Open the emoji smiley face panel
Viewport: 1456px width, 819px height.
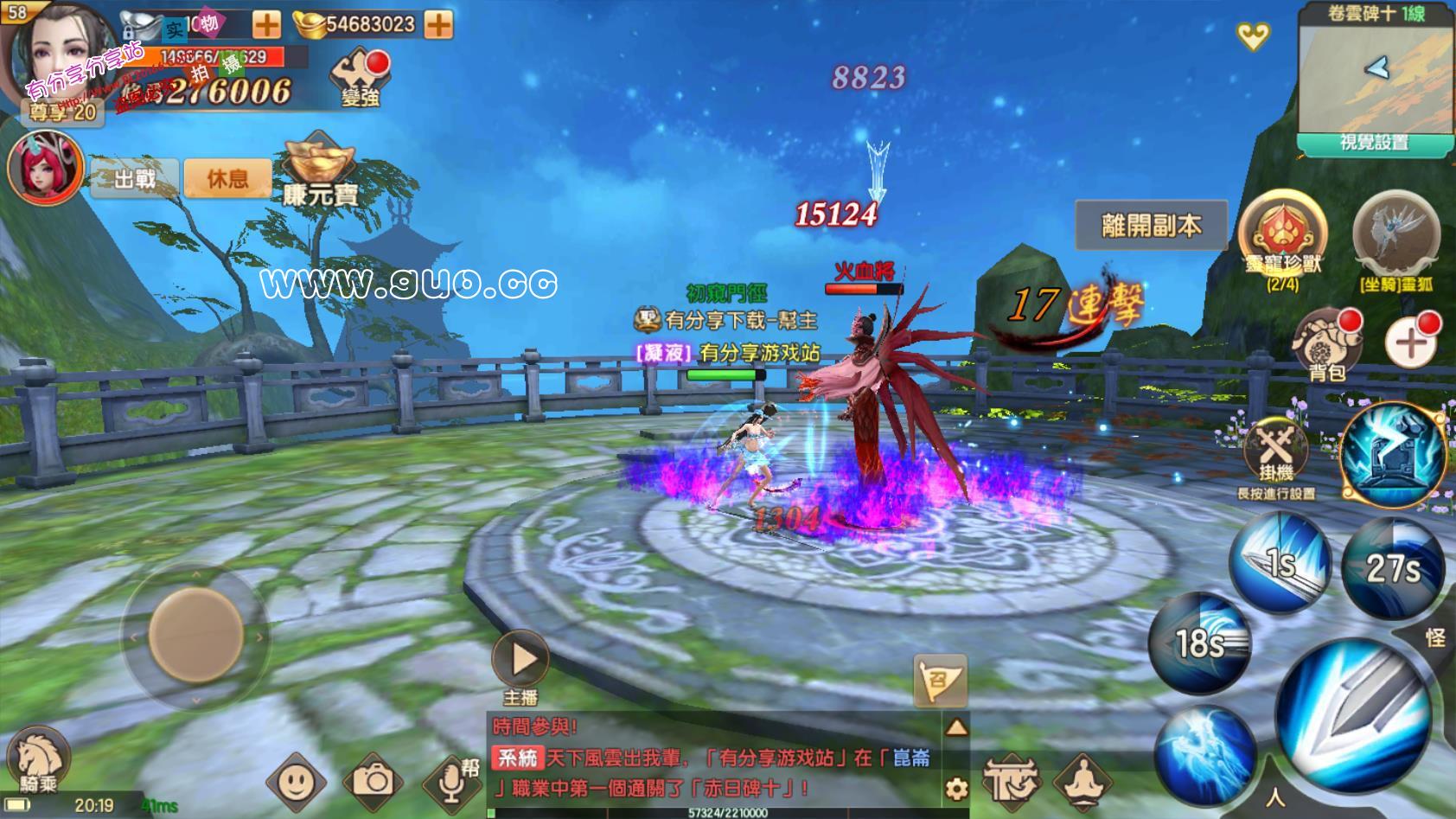296,781
